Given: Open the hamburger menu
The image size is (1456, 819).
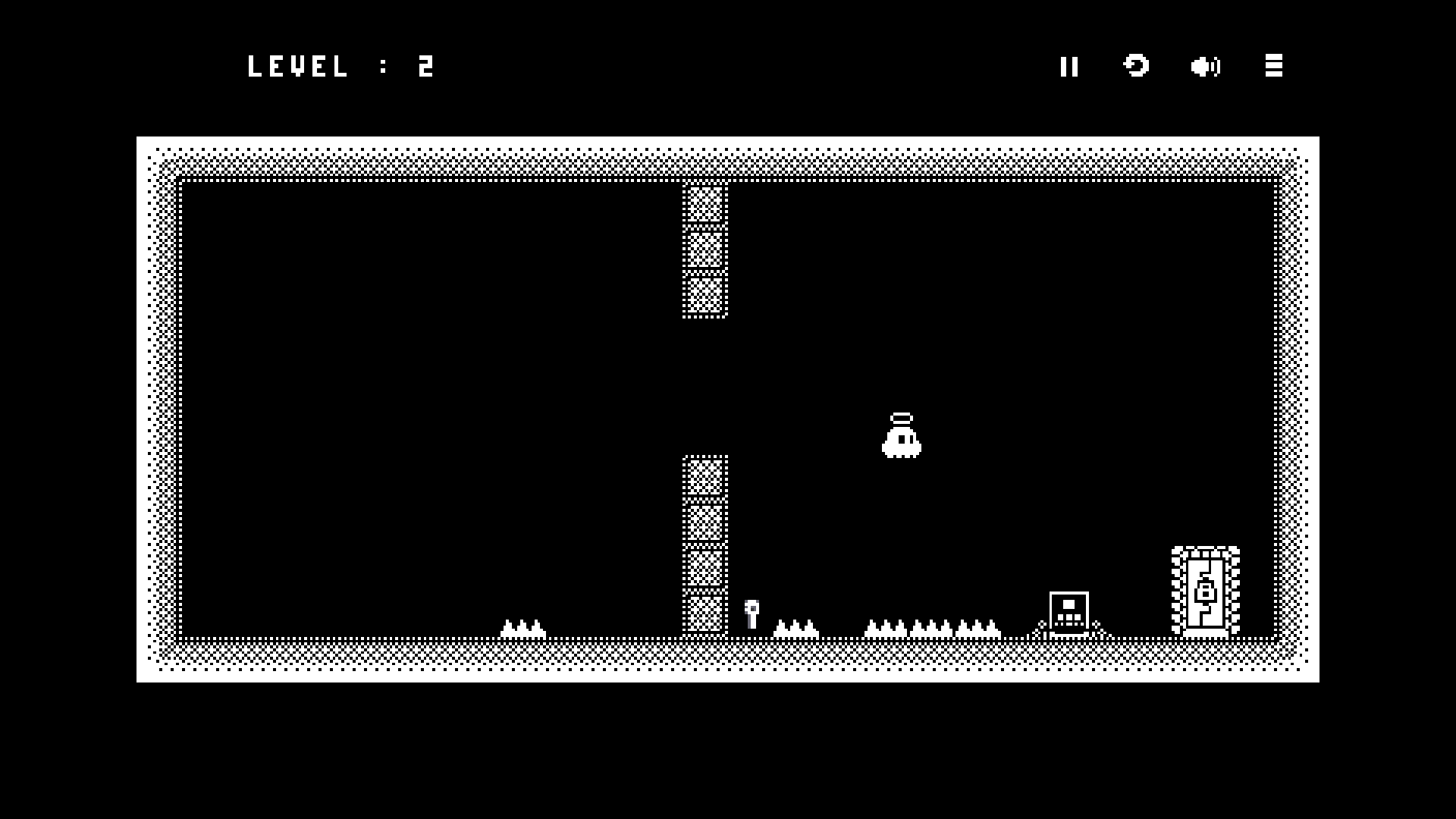Looking at the screenshot, I should coord(1274,66).
